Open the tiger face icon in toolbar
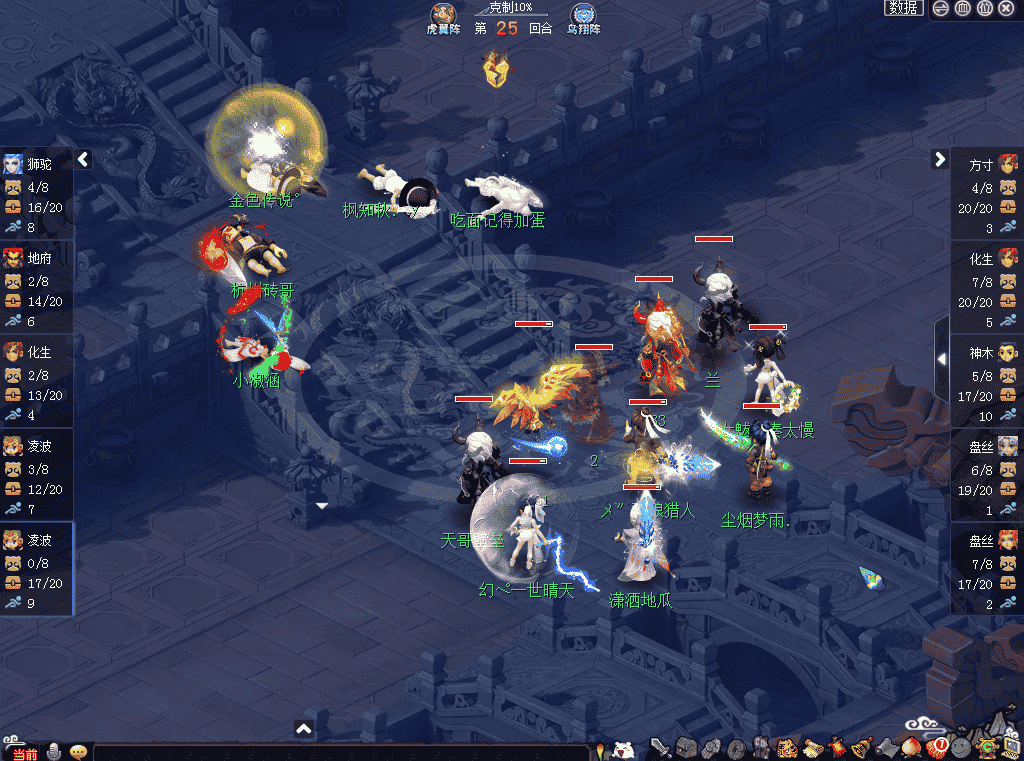 (x=787, y=747)
